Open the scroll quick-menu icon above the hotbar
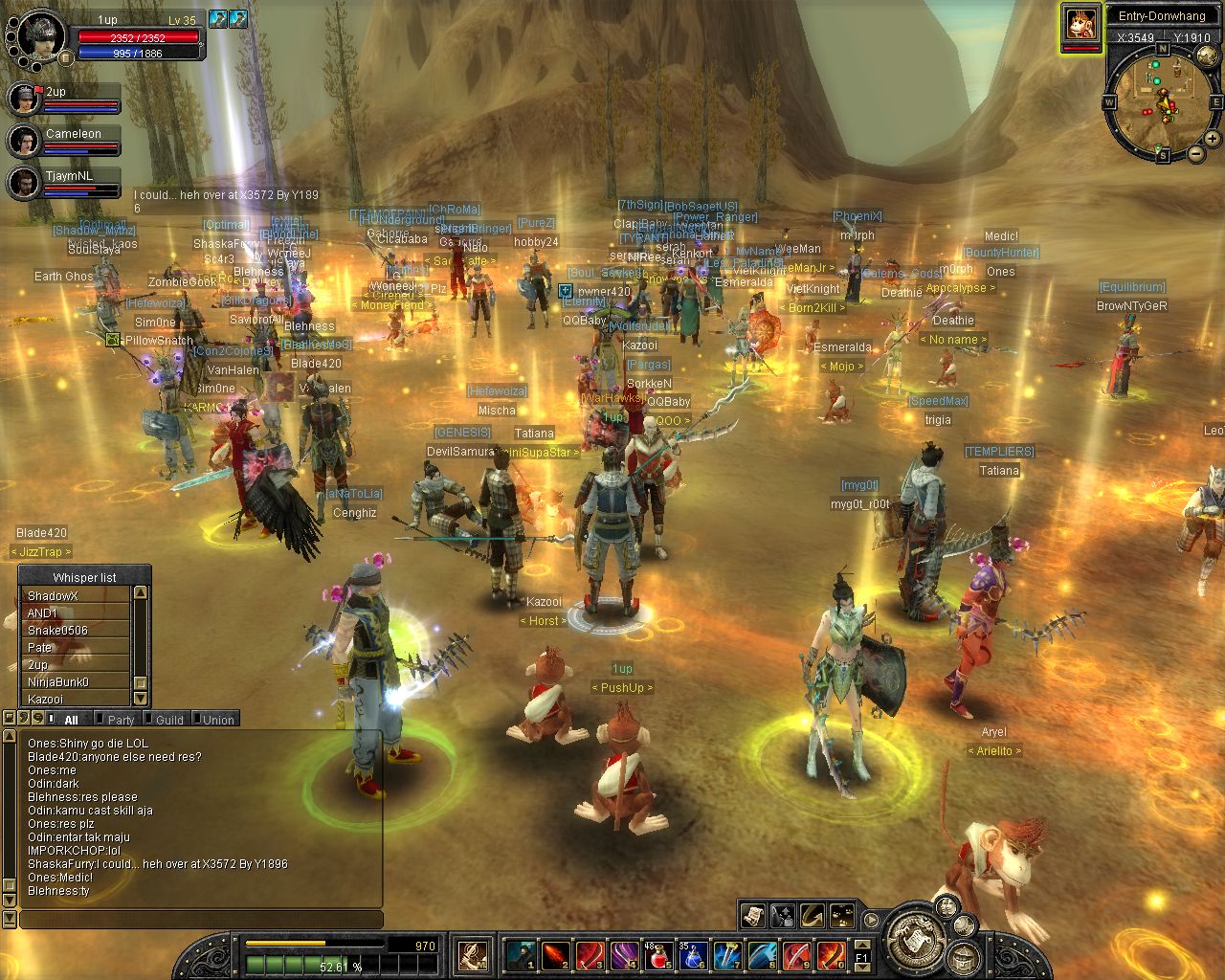1225x980 pixels. tap(753, 916)
